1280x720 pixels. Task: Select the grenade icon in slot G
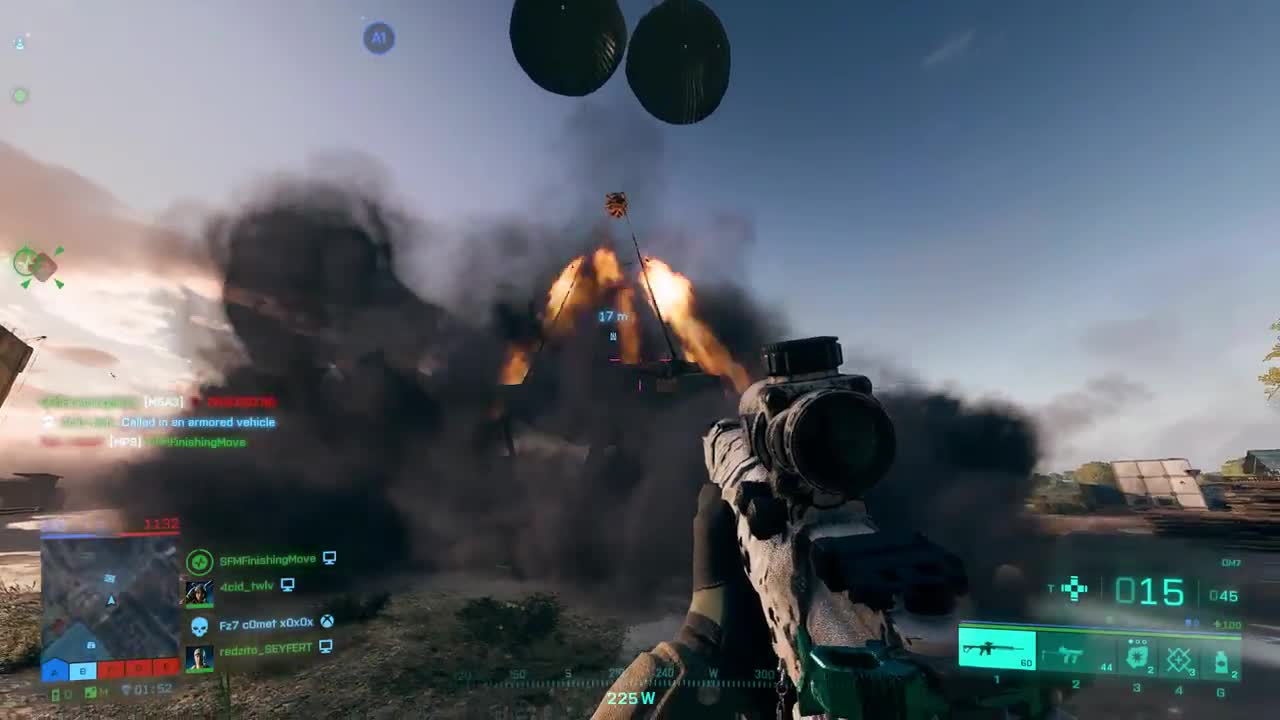coord(1222,663)
